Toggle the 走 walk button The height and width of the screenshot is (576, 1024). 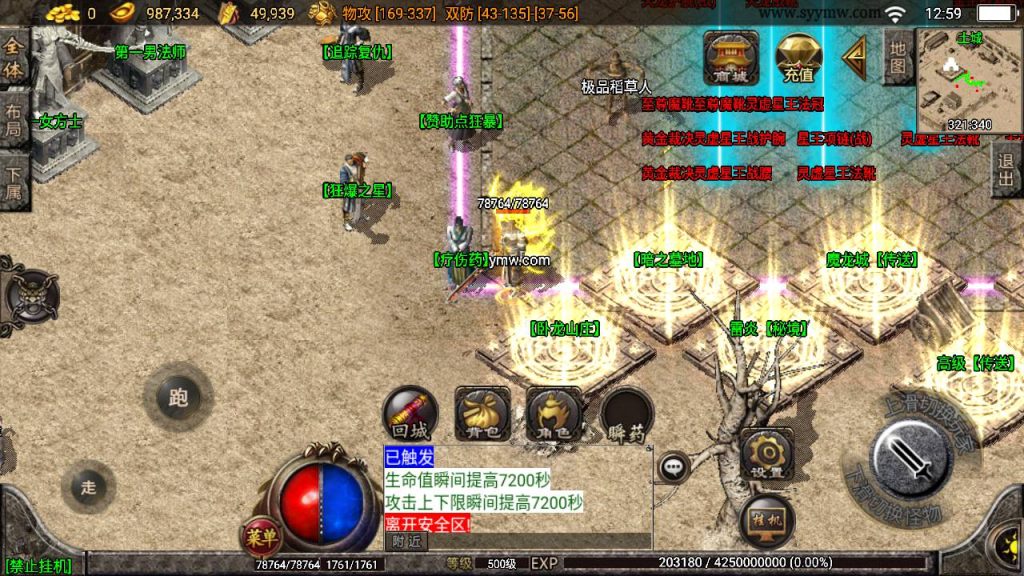coord(88,487)
